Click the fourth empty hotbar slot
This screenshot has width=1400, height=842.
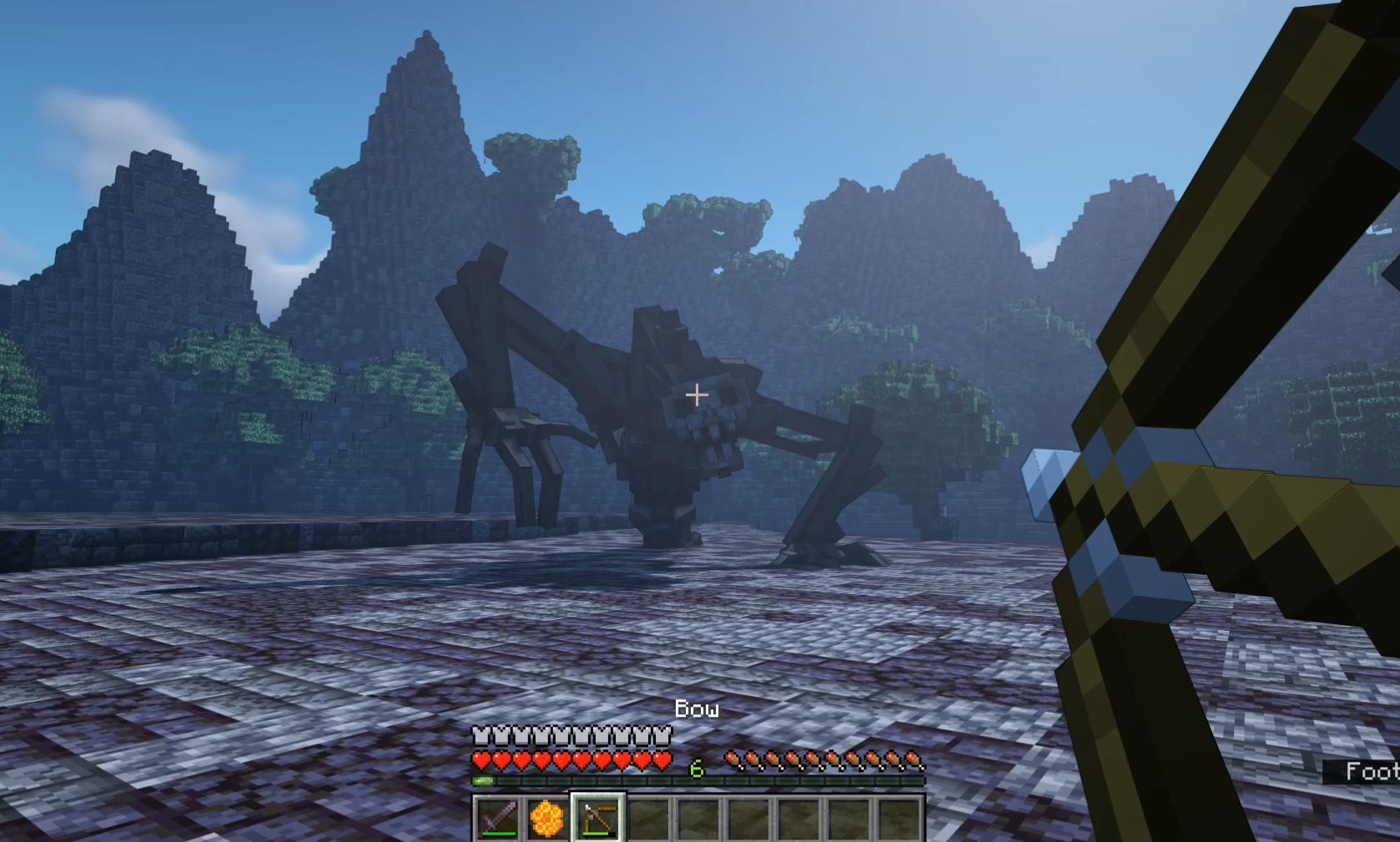[648, 818]
